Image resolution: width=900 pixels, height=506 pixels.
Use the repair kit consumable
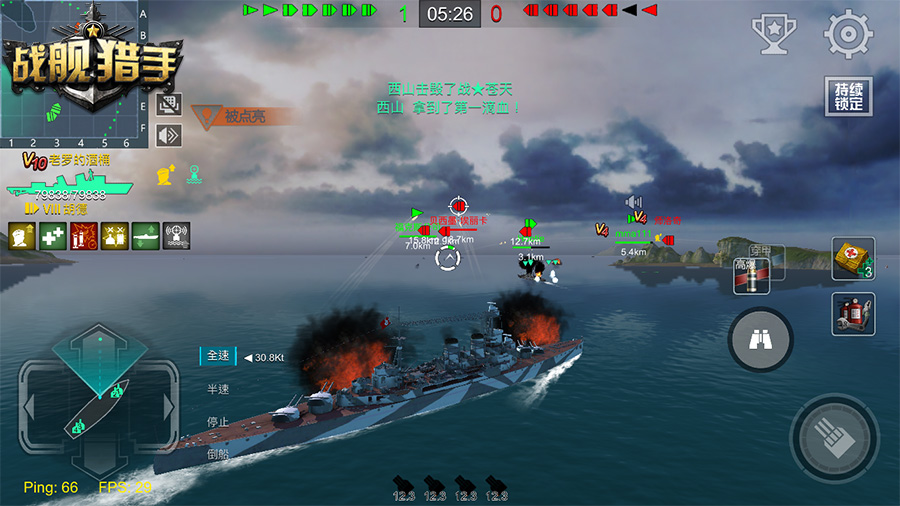coord(853,258)
